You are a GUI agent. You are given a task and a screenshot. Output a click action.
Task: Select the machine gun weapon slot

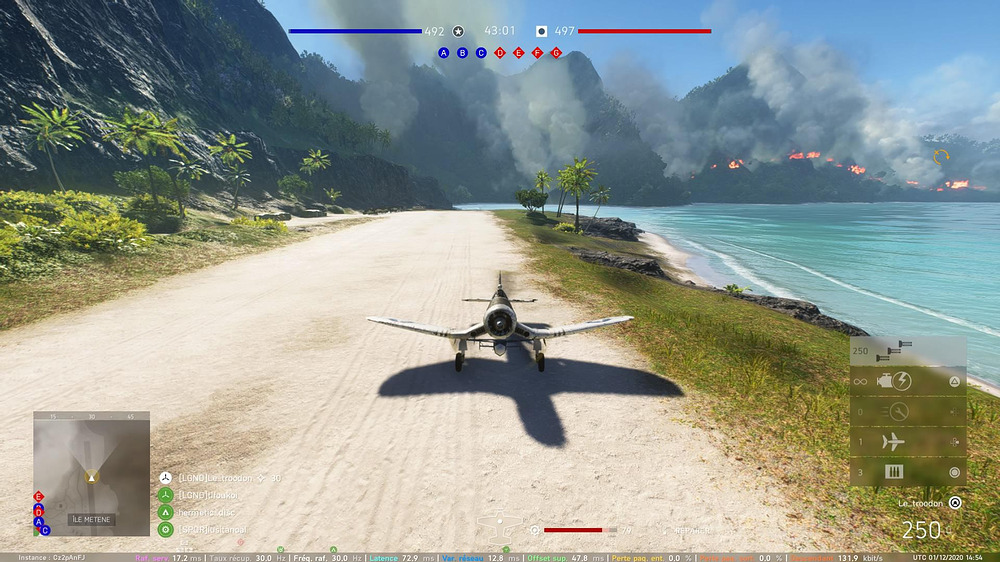coord(893,352)
